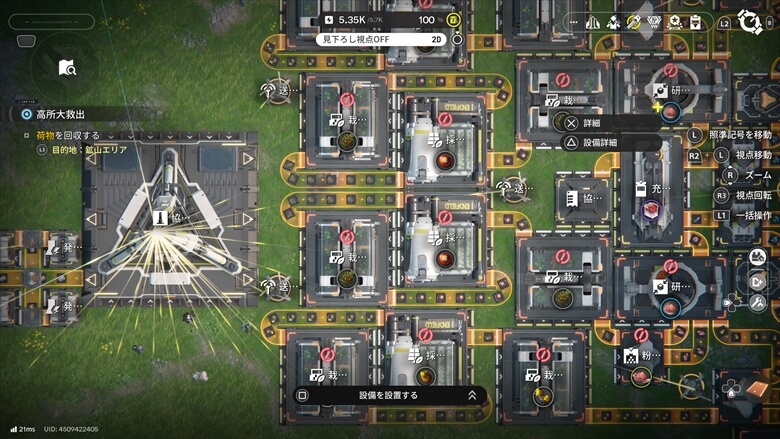This screenshot has width=780, height=439.
Task: Open the tower buildings icon in top bar
Action: 593,21
